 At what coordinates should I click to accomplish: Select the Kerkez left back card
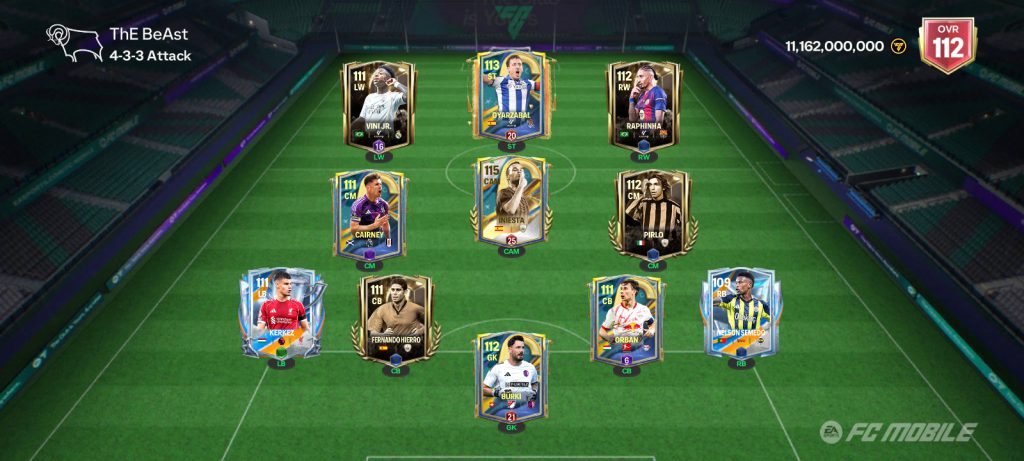click(x=280, y=312)
